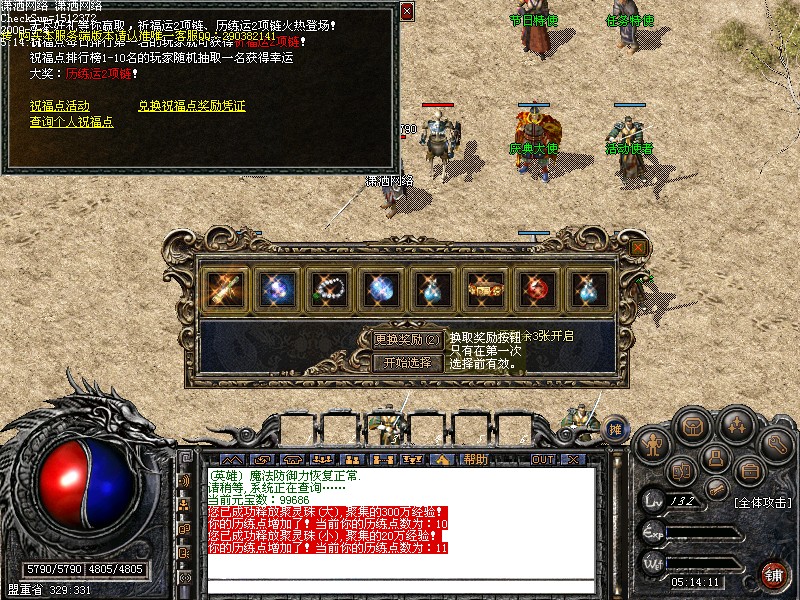
Task: Toggle the 全体攻击 attack mode
Action: point(764,500)
